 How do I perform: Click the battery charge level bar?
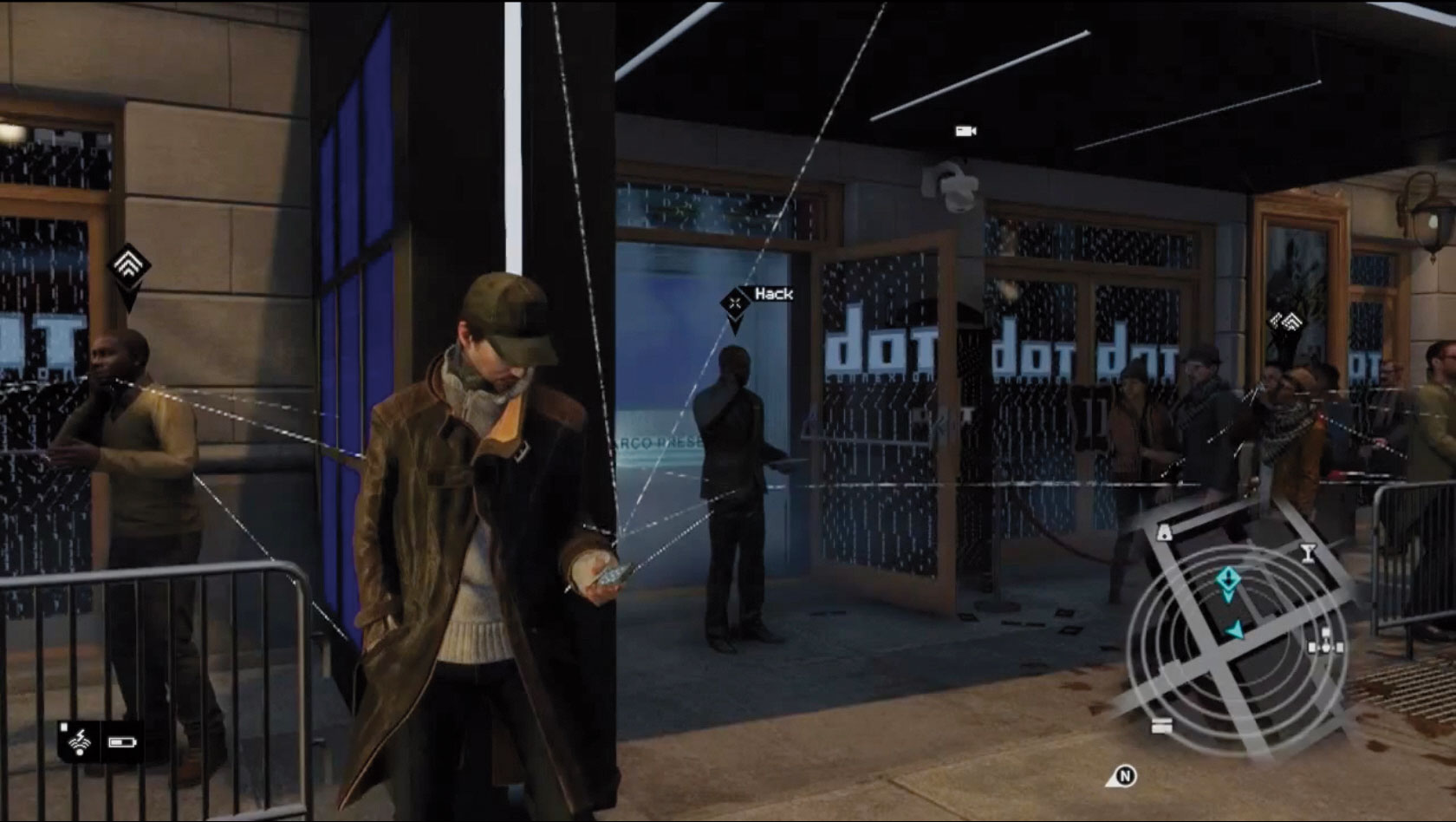click(116, 742)
